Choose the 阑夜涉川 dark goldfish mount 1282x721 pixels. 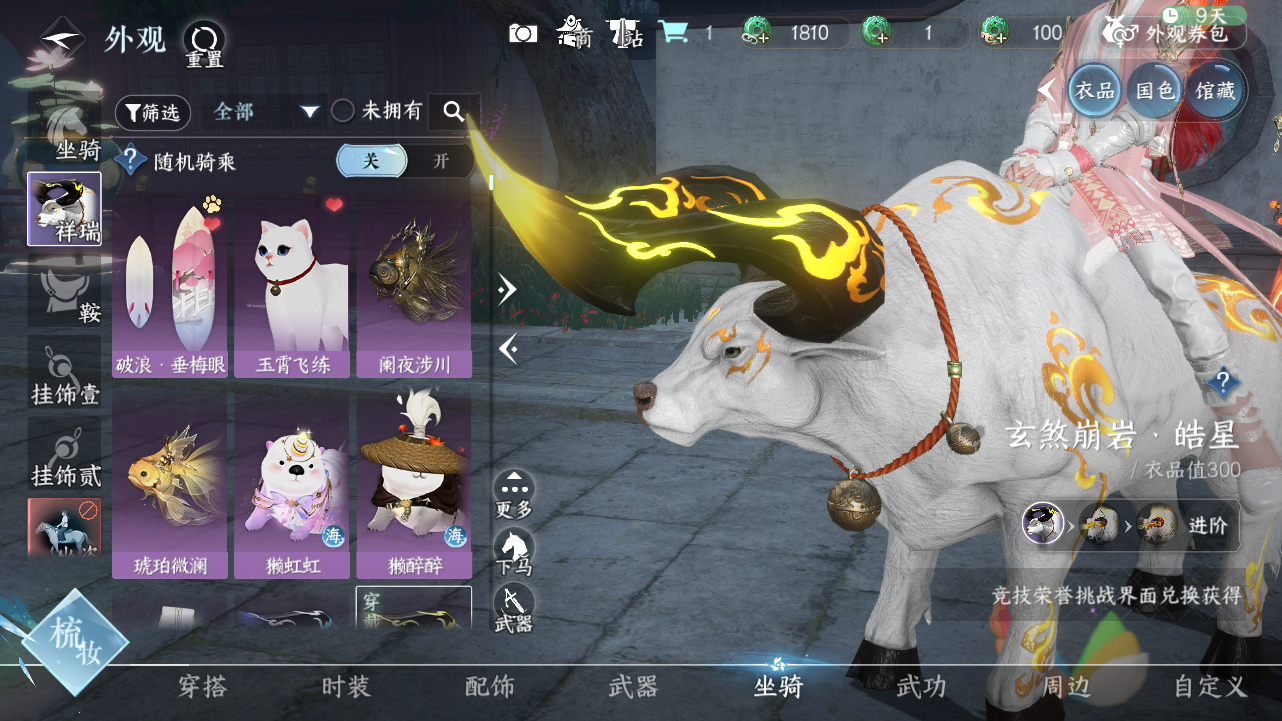point(413,287)
